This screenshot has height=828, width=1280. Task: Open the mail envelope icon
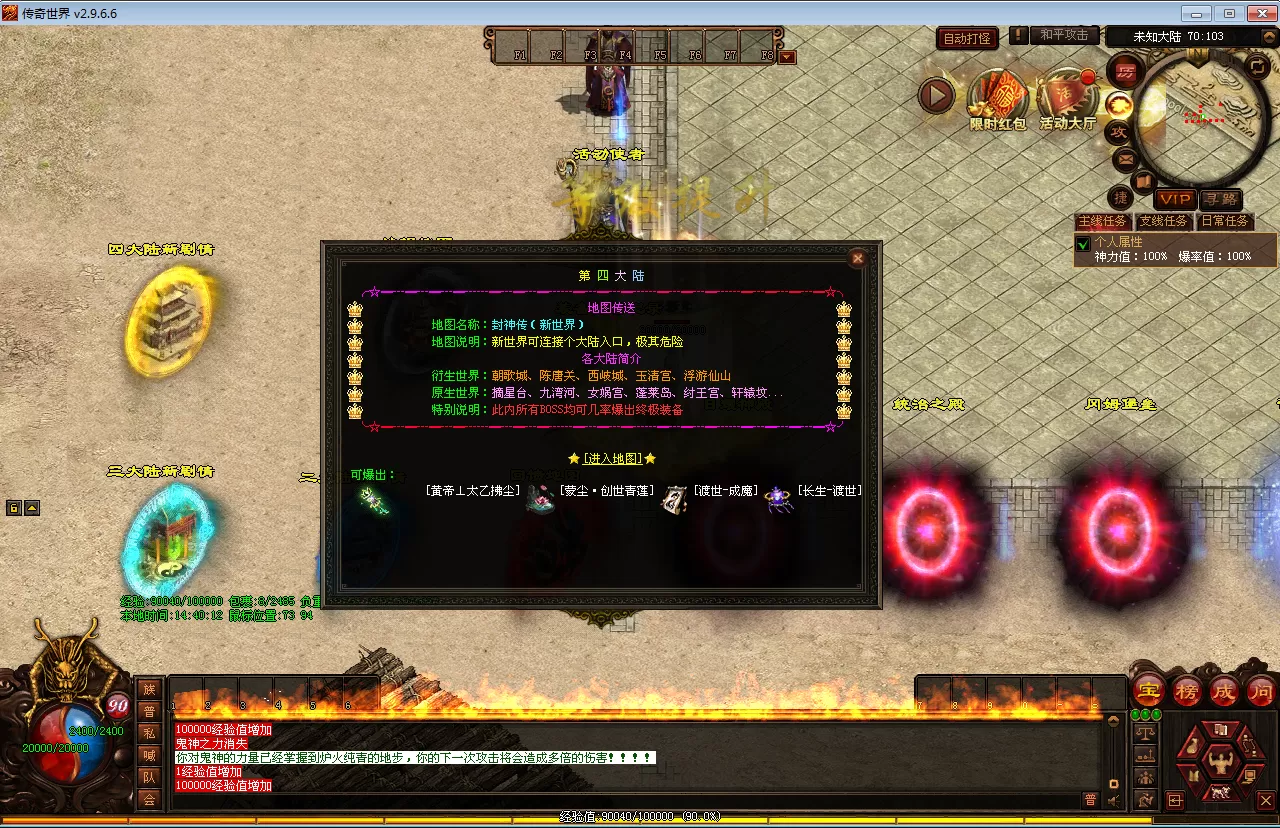[1125, 158]
